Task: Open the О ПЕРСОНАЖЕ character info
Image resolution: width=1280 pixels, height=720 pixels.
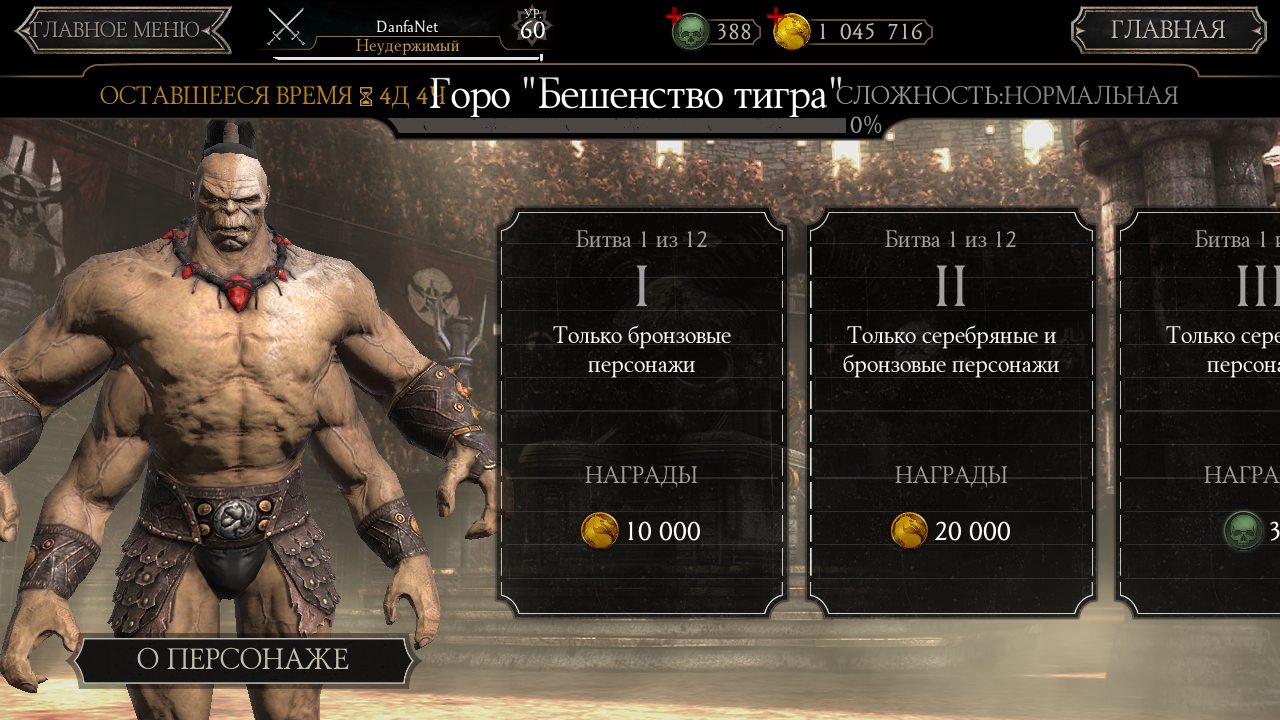Action: coord(242,660)
